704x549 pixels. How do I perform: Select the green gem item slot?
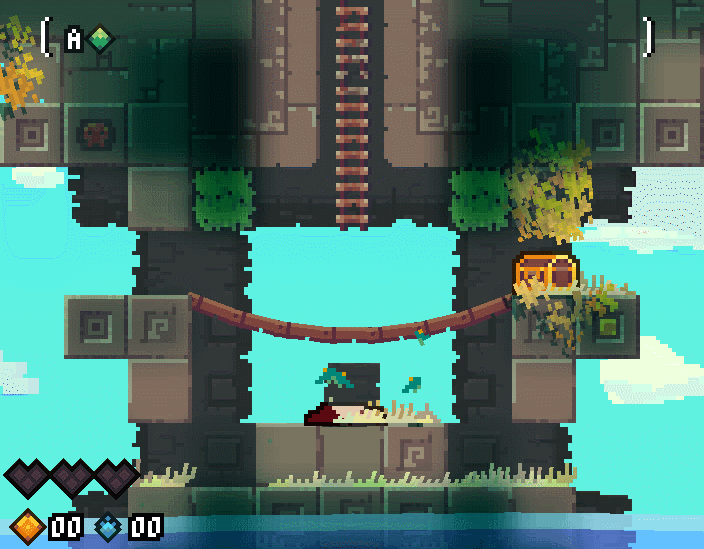click(x=100, y=39)
